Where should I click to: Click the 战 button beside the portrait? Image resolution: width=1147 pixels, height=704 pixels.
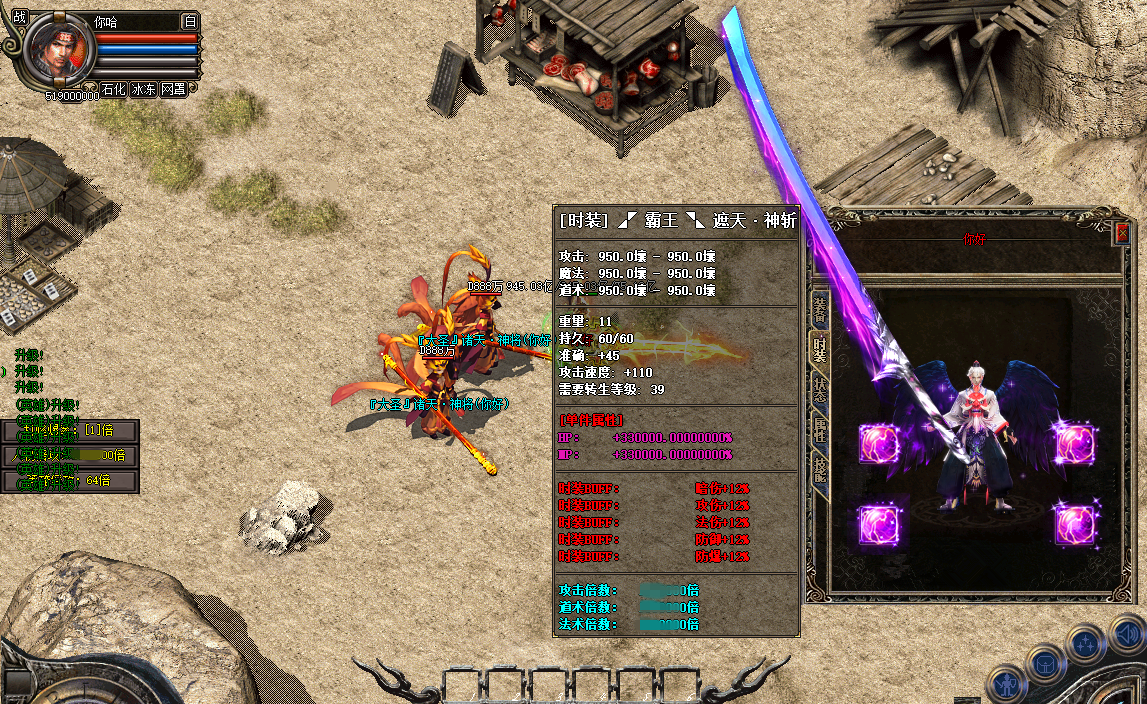pyautogui.click(x=19, y=19)
